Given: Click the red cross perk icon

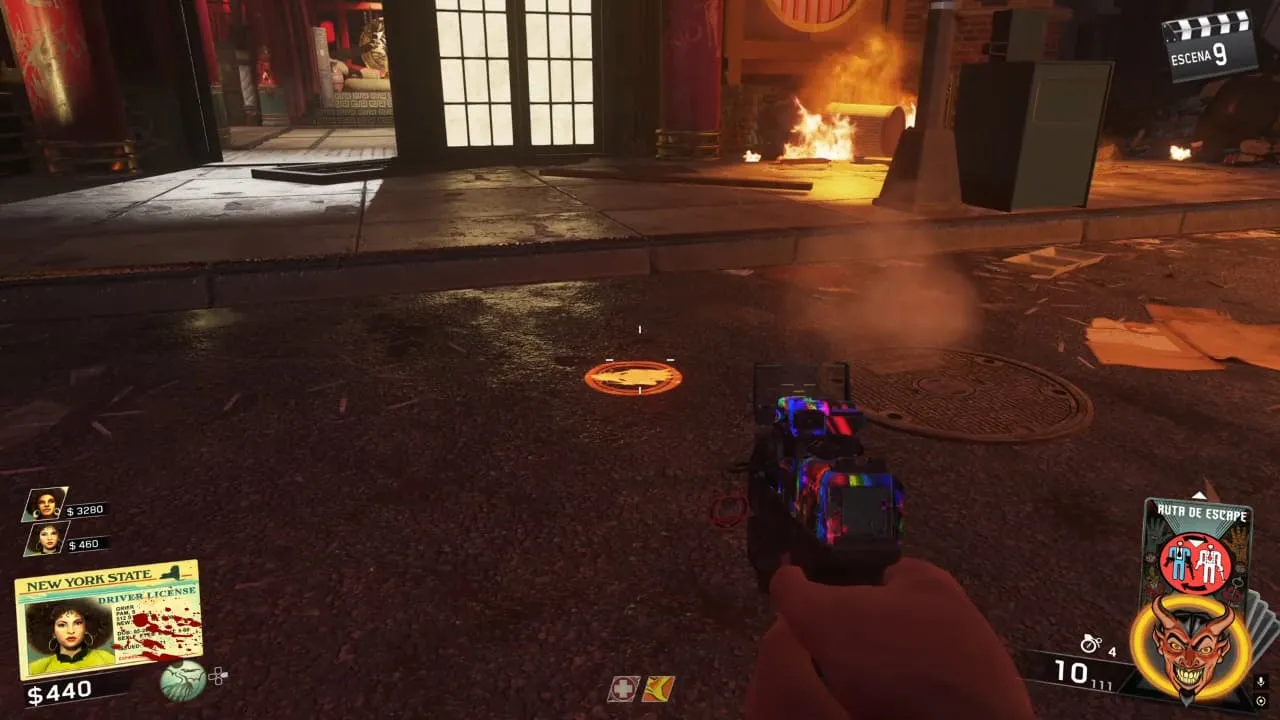Looking at the screenshot, I should pos(622,688).
